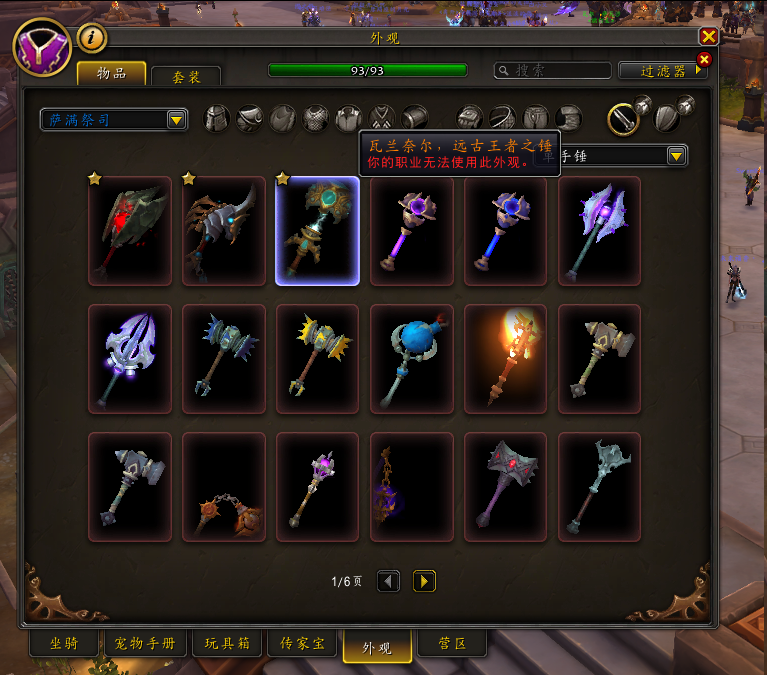Close the Appearances window
The width and height of the screenshot is (767, 675).
[708, 37]
